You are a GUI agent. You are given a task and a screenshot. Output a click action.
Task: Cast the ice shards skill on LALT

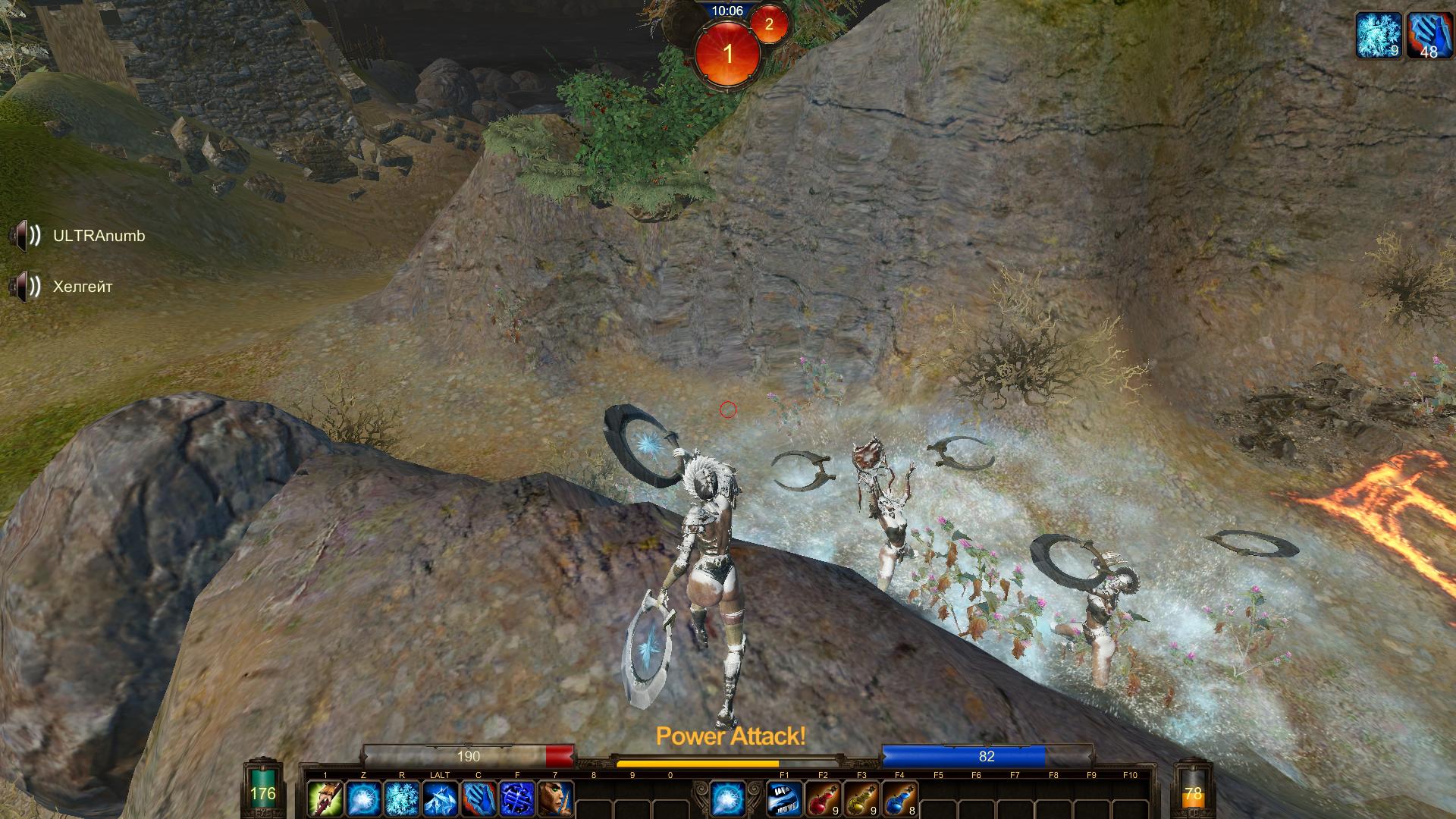click(440, 799)
